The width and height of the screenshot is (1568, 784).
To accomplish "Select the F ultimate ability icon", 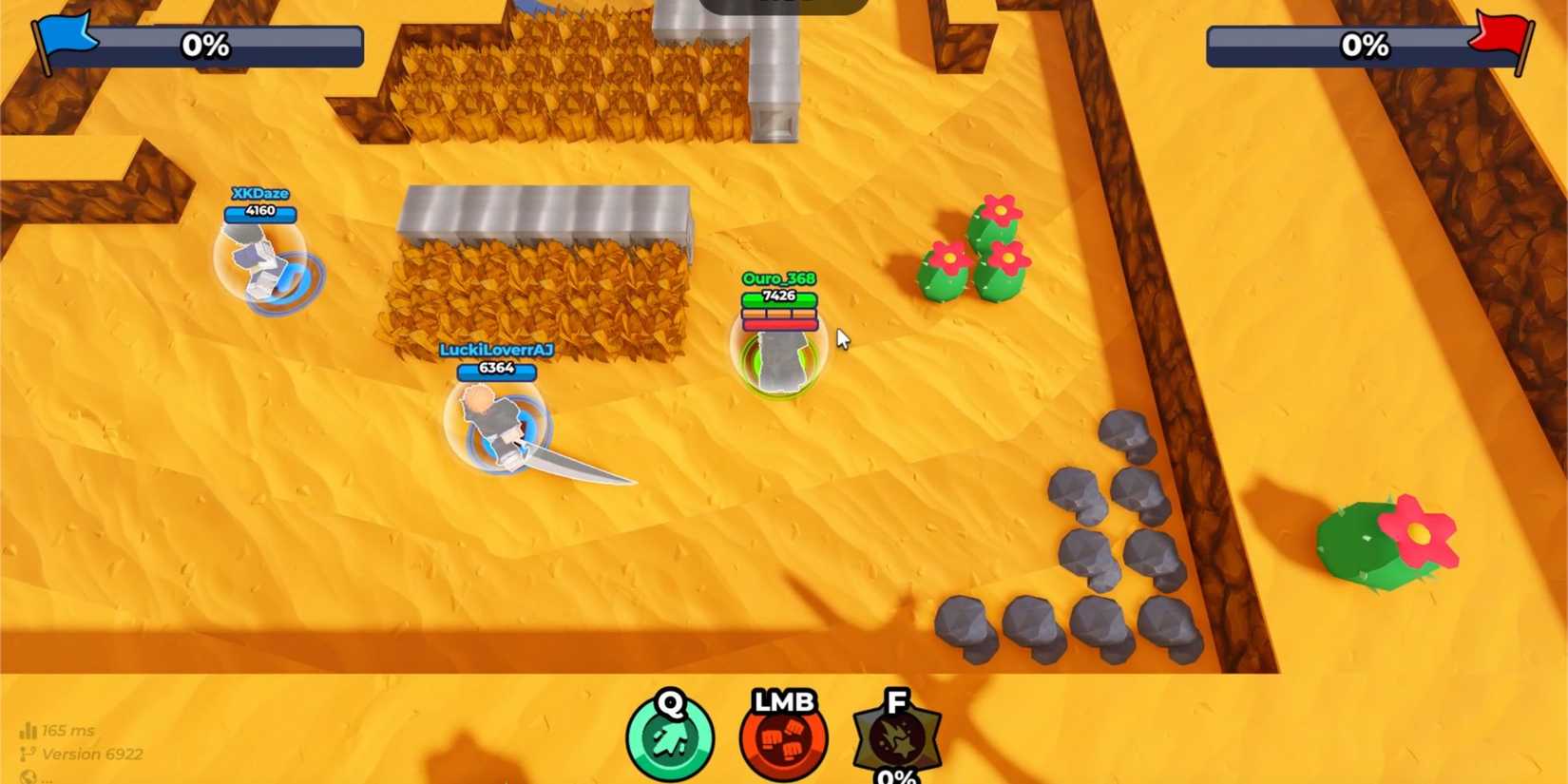I will pos(894,735).
